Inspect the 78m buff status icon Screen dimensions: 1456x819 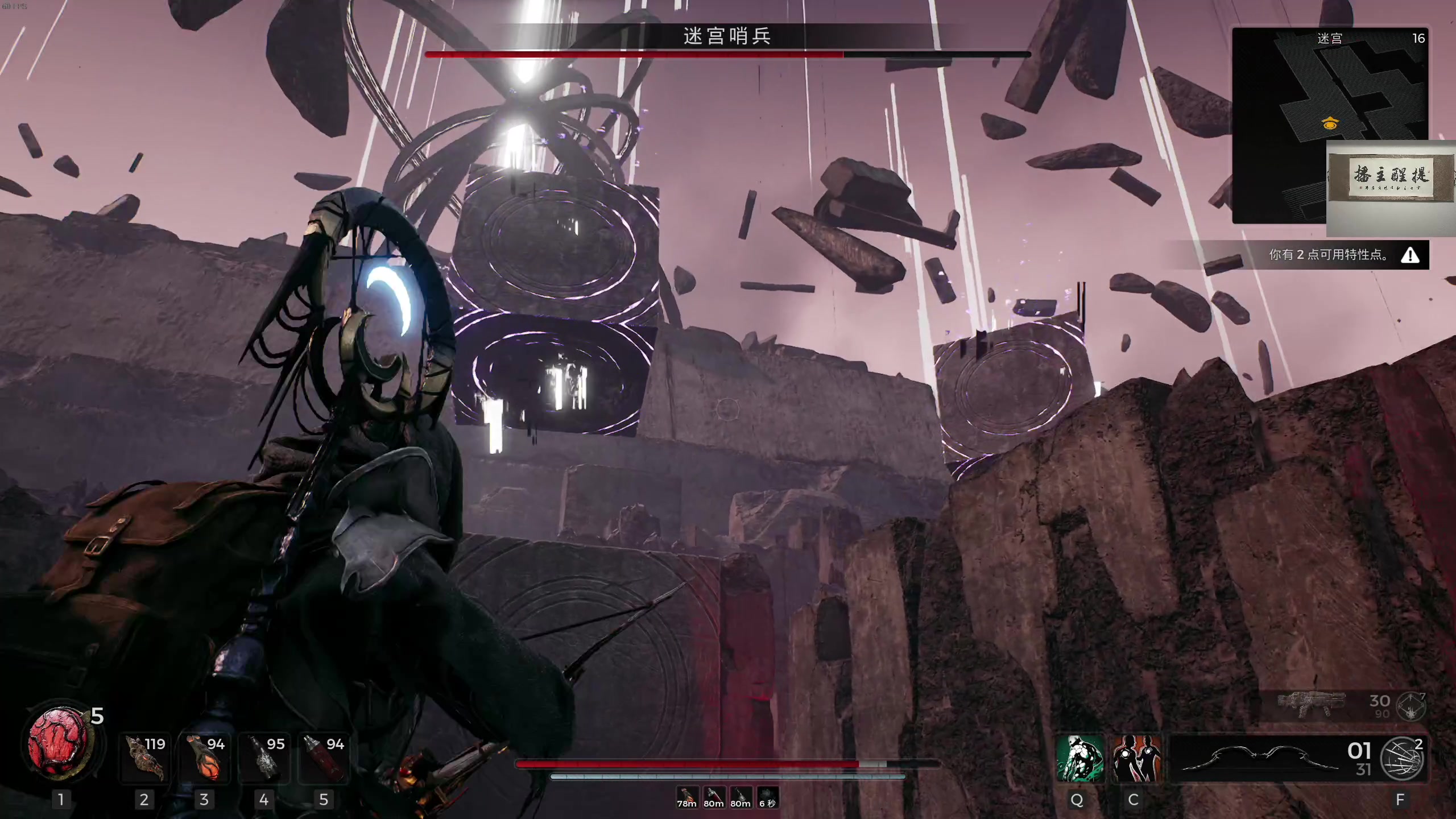[x=686, y=797]
